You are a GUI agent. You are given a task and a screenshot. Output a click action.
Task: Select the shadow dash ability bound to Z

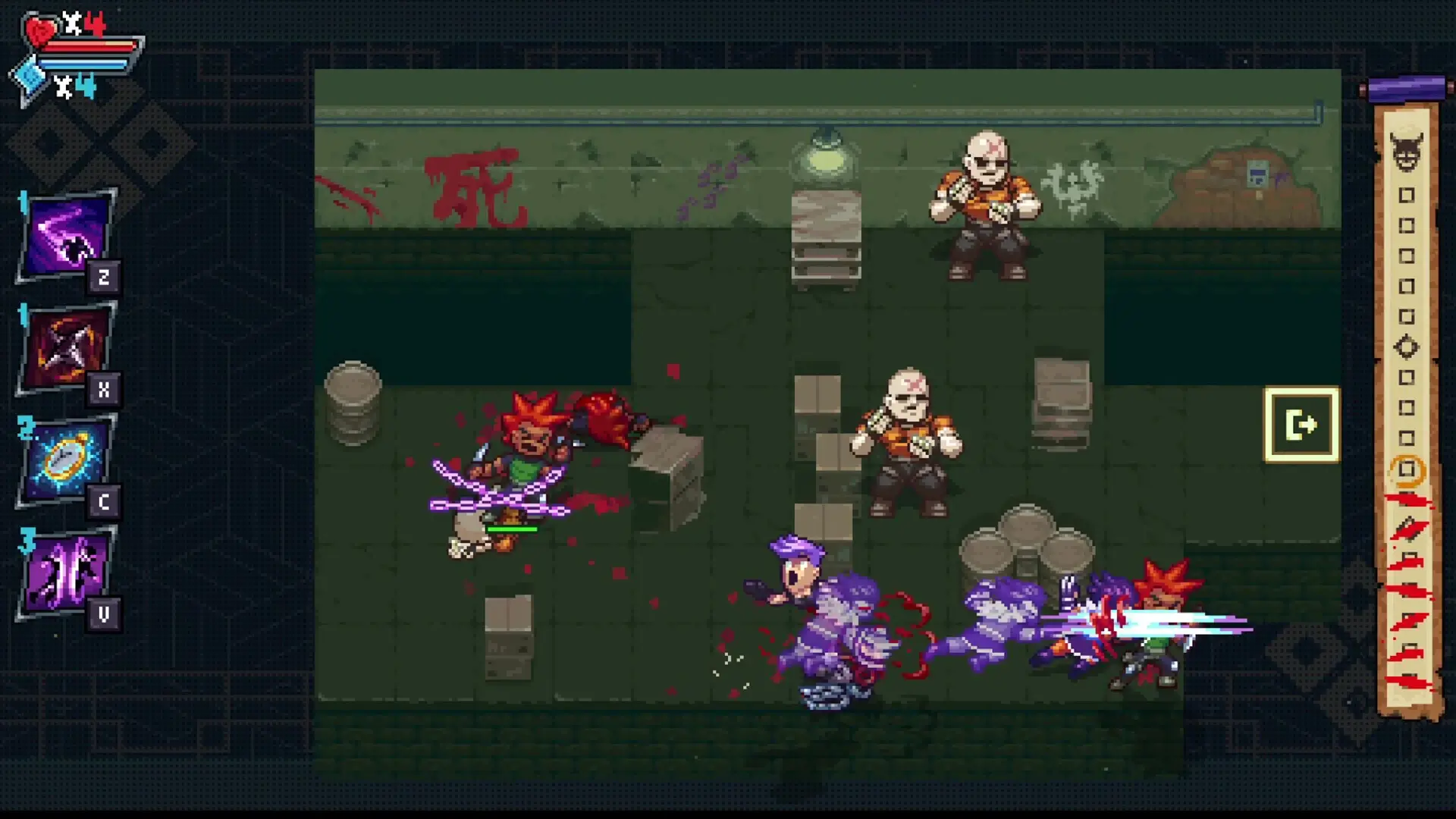click(67, 231)
